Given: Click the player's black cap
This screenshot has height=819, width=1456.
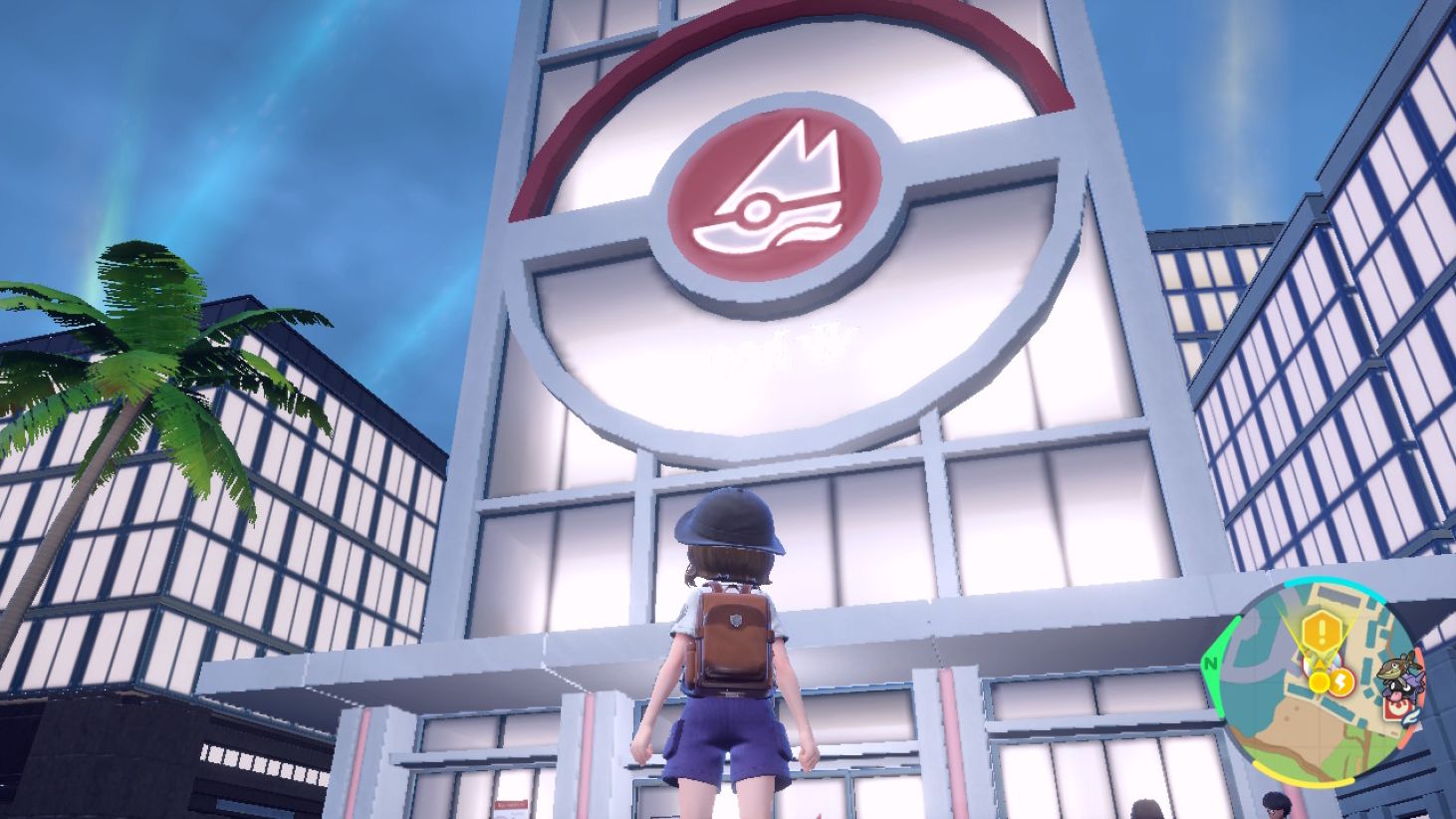Looking at the screenshot, I should pos(730,518).
